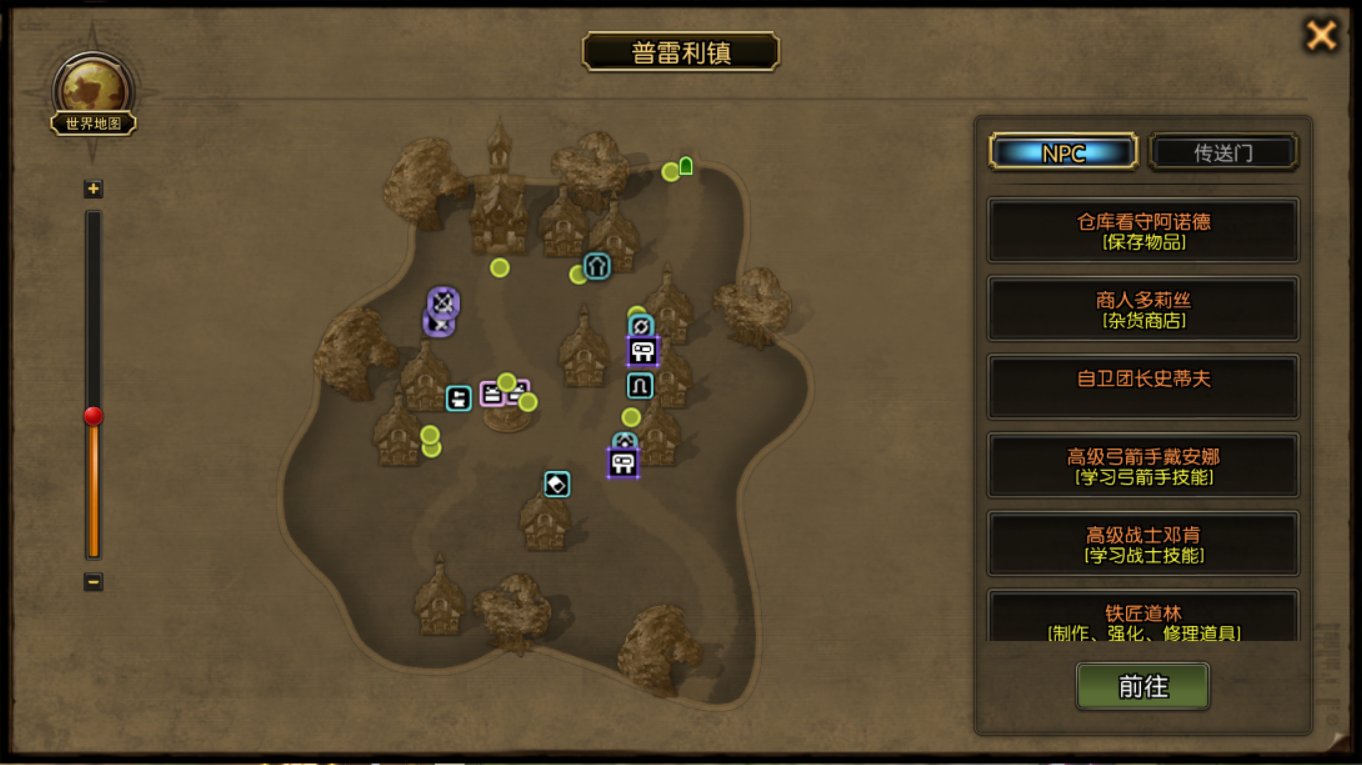Zoom in with the plus button
Viewport: 1362px width, 765px height.
93,189
